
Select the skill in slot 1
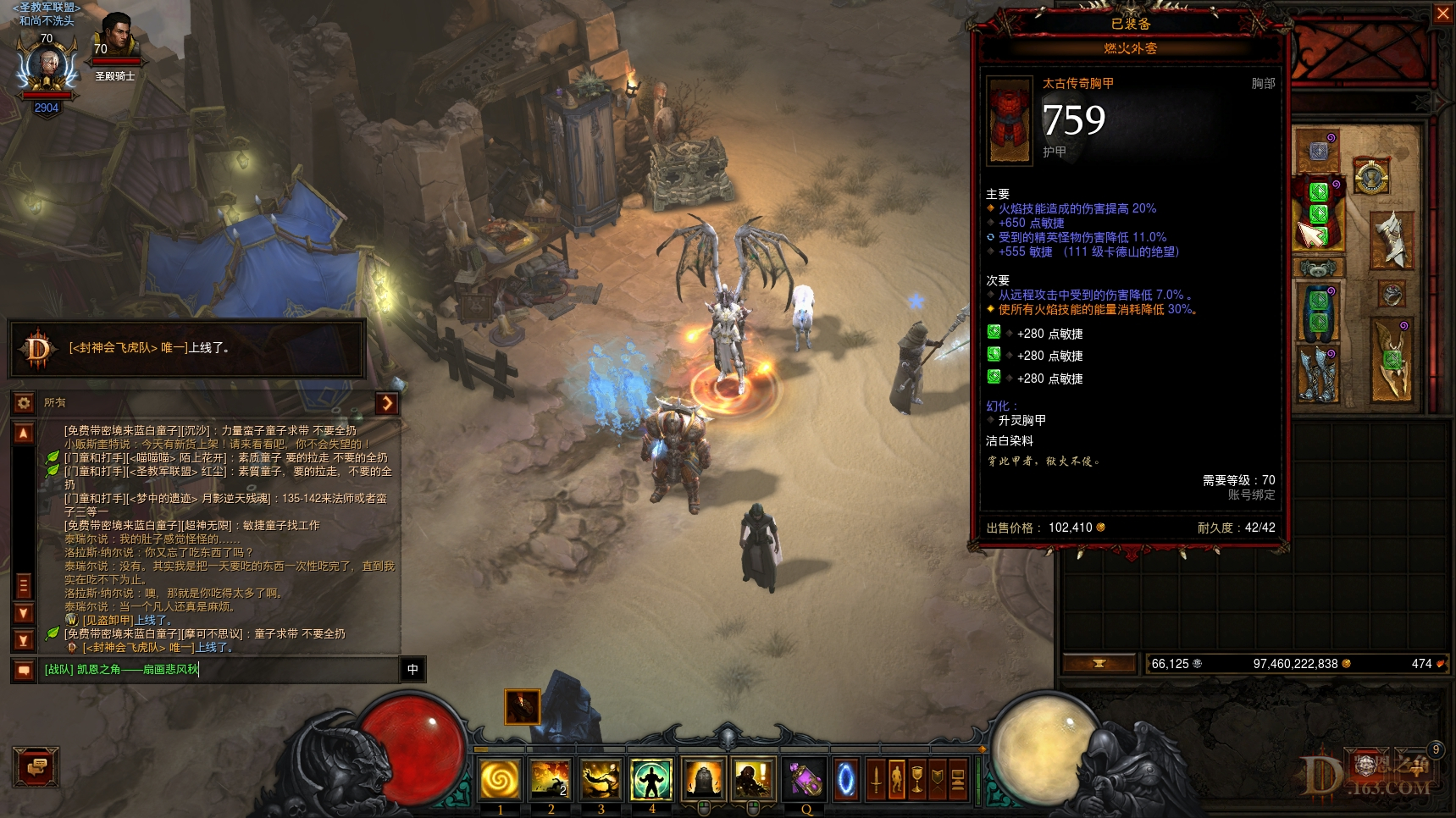point(501,779)
